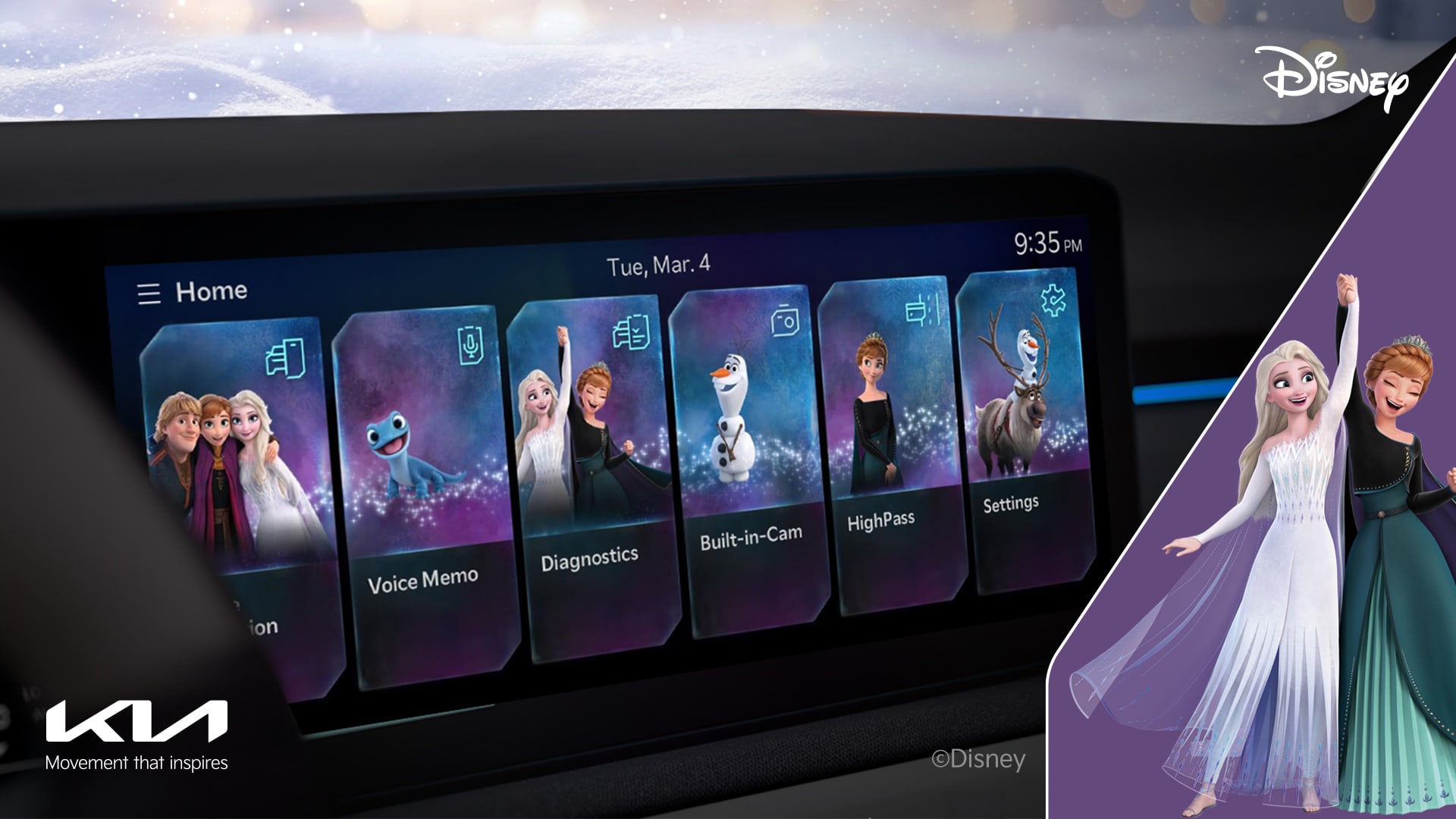Click the ©Disney copyright text
1456x819 pixels.
click(x=978, y=758)
